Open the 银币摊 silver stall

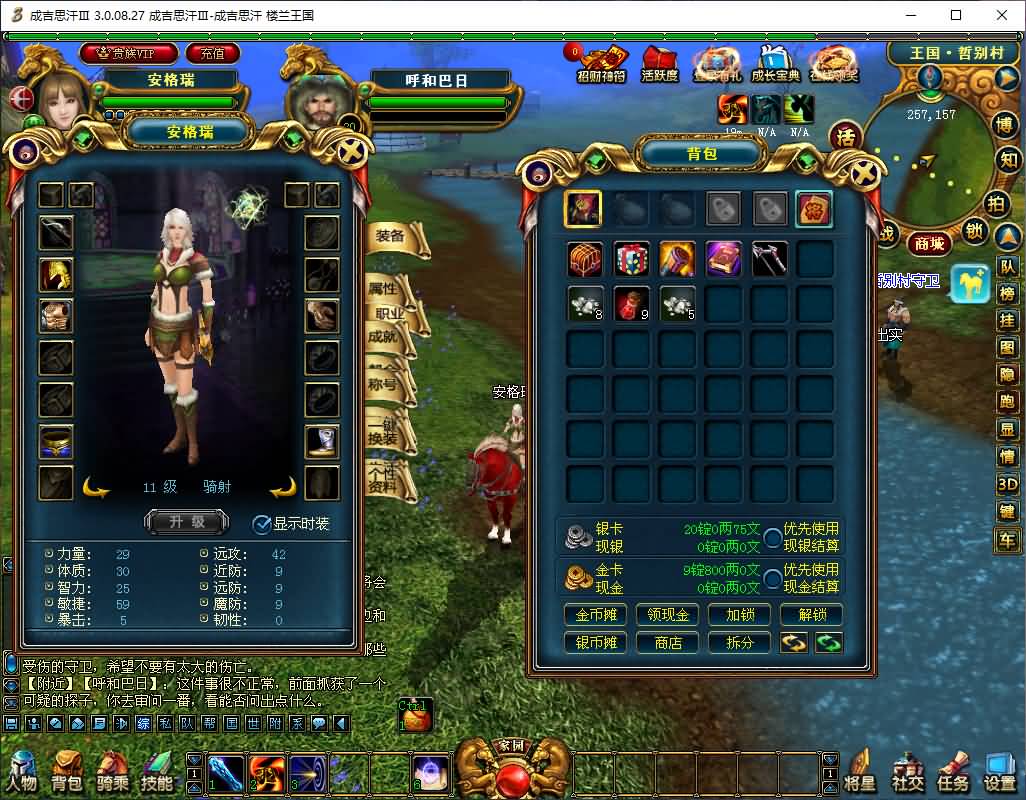pos(596,643)
